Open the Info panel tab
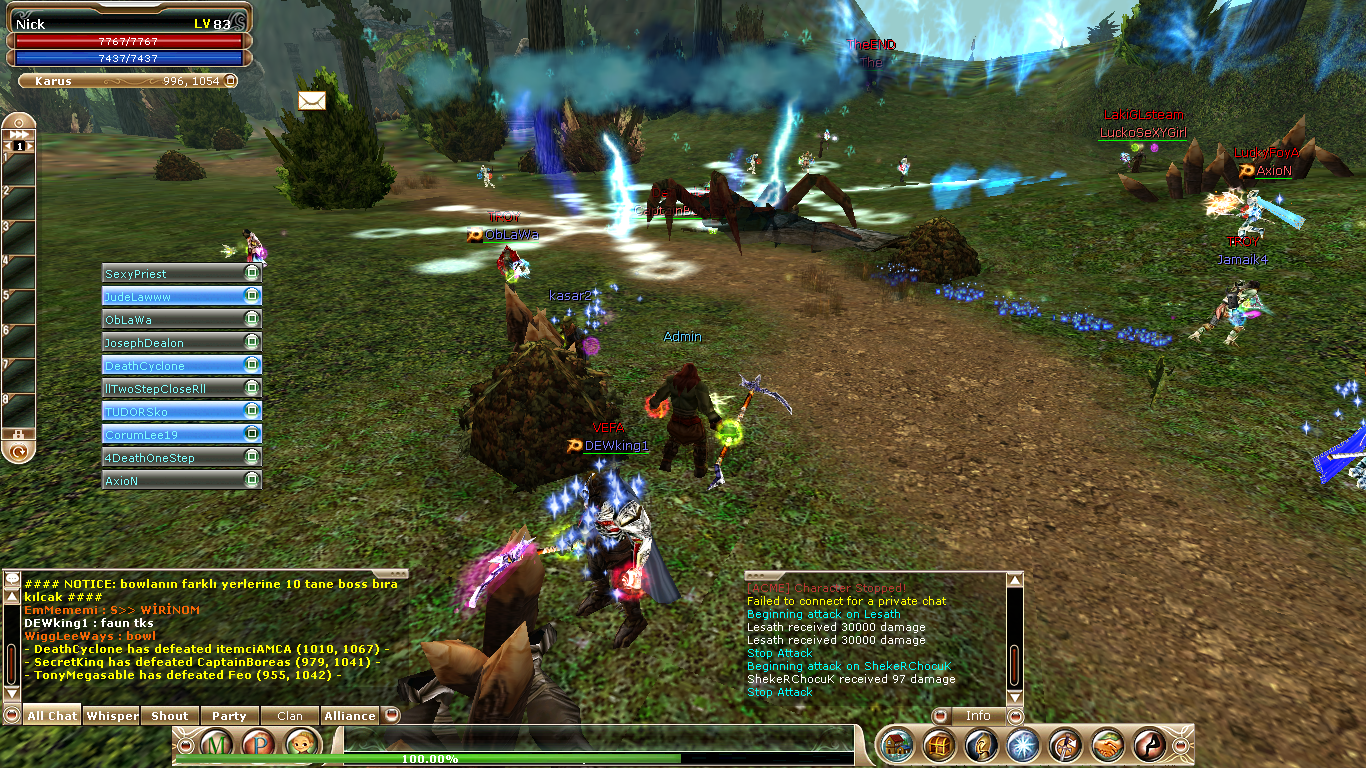Screen dimensions: 1366x768 tap(977, 716)
